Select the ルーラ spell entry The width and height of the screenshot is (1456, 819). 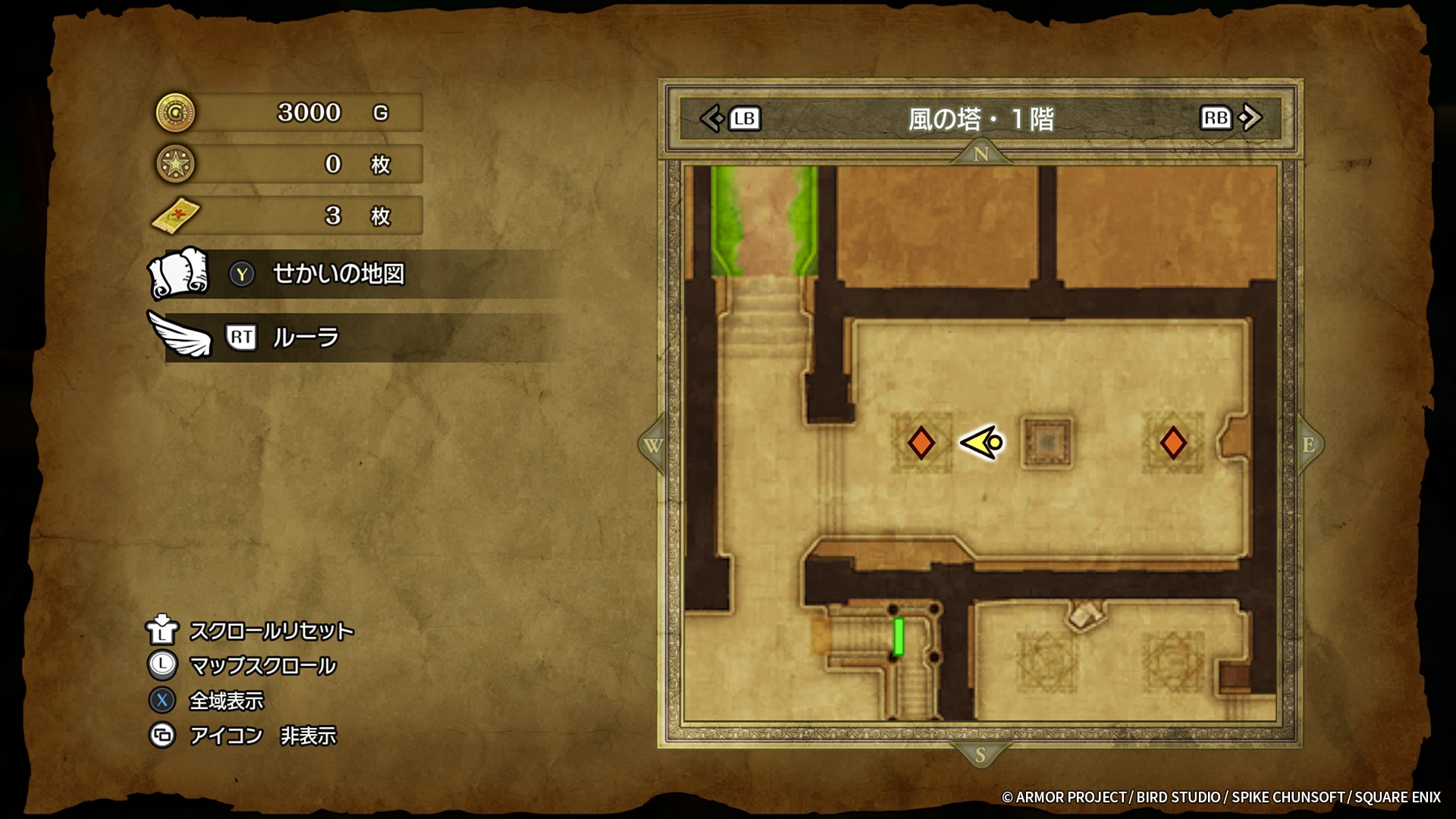305,337
